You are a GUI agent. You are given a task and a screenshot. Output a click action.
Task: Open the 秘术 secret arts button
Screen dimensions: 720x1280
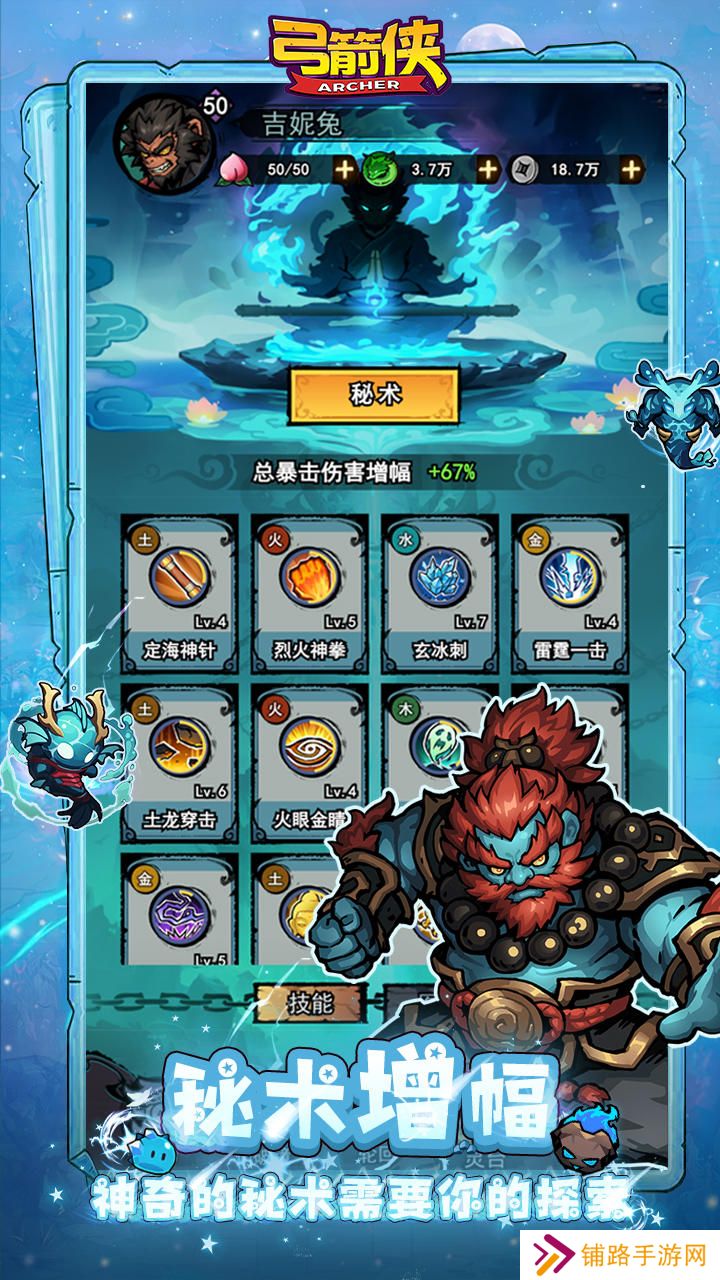pyautogui.click(x=374, y=396)
